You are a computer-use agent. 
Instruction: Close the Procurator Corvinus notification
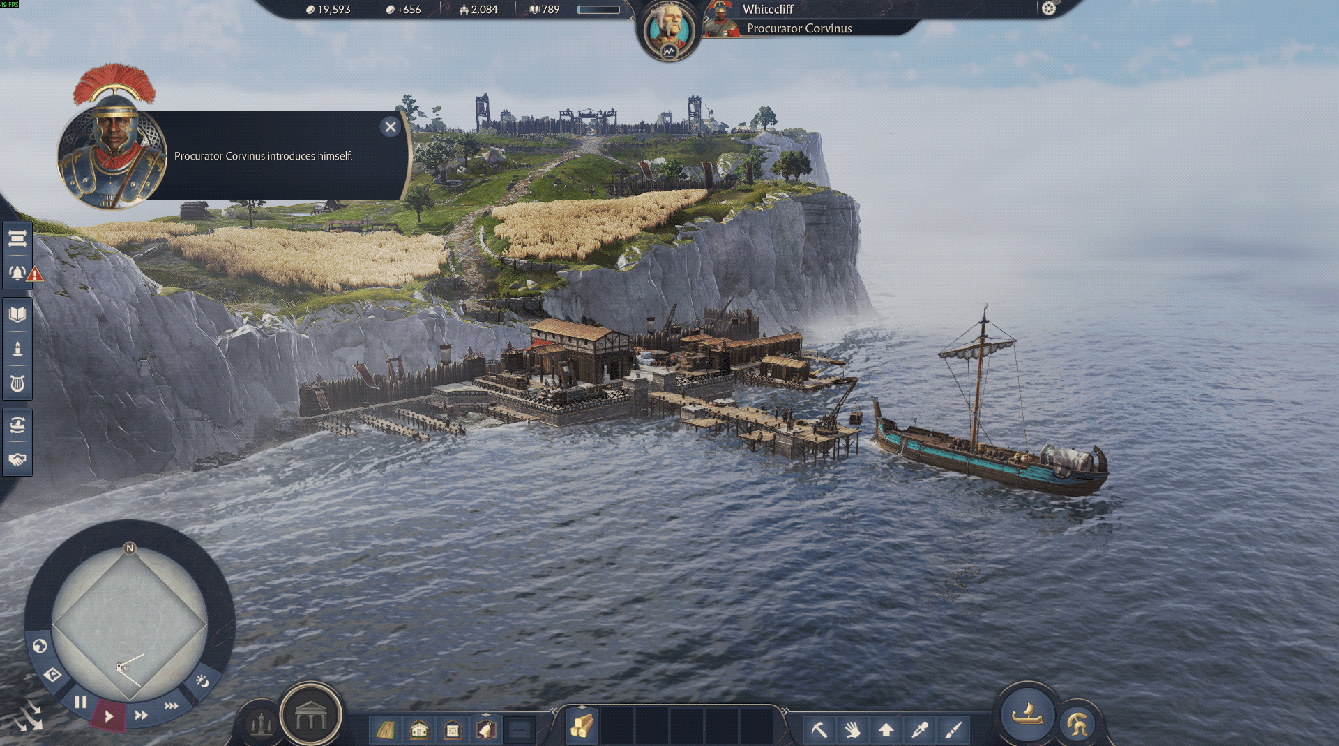pyautogui.click(x=390, y=126)
